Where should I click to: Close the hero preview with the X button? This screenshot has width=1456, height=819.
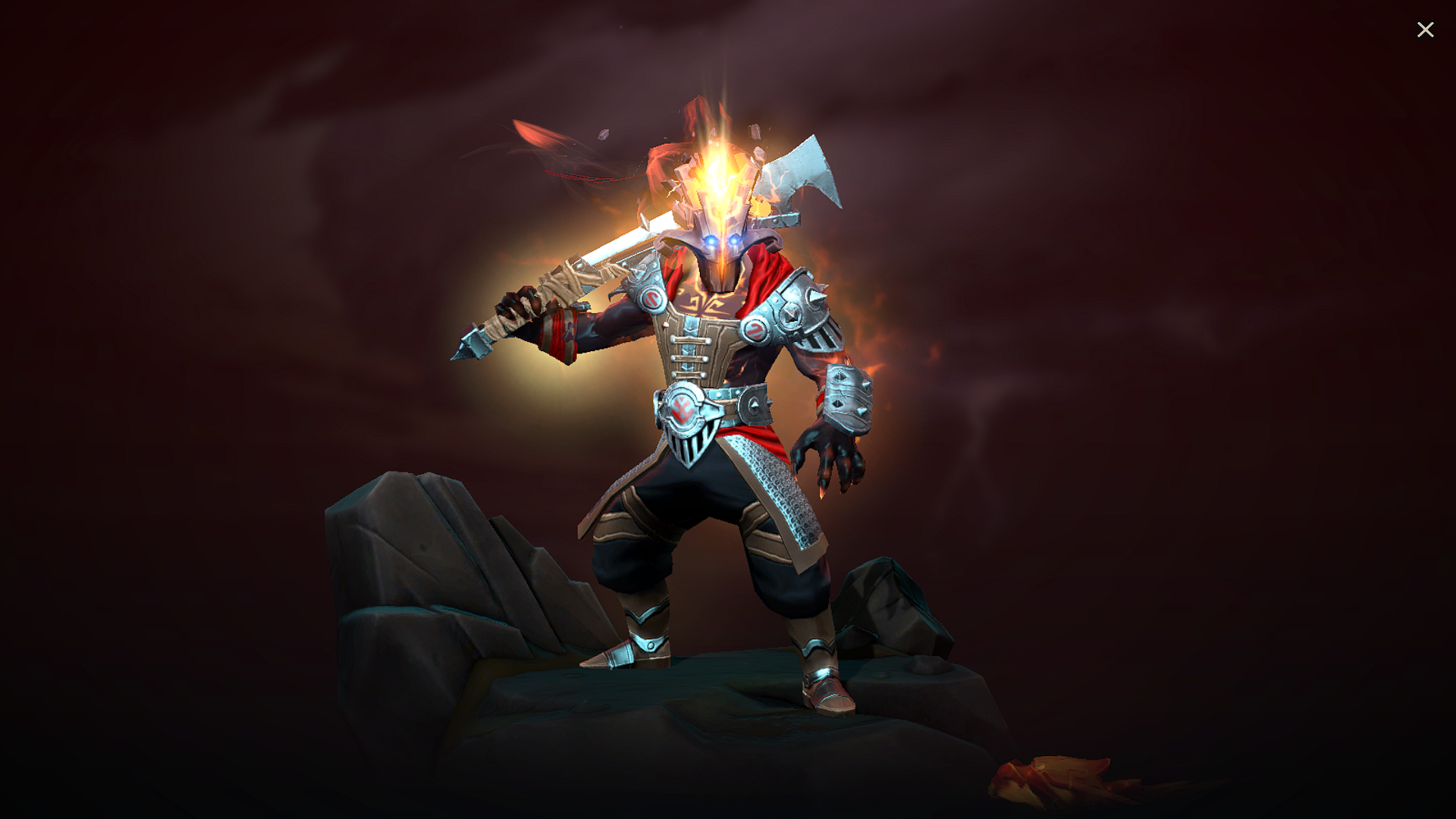[1426, 29]
